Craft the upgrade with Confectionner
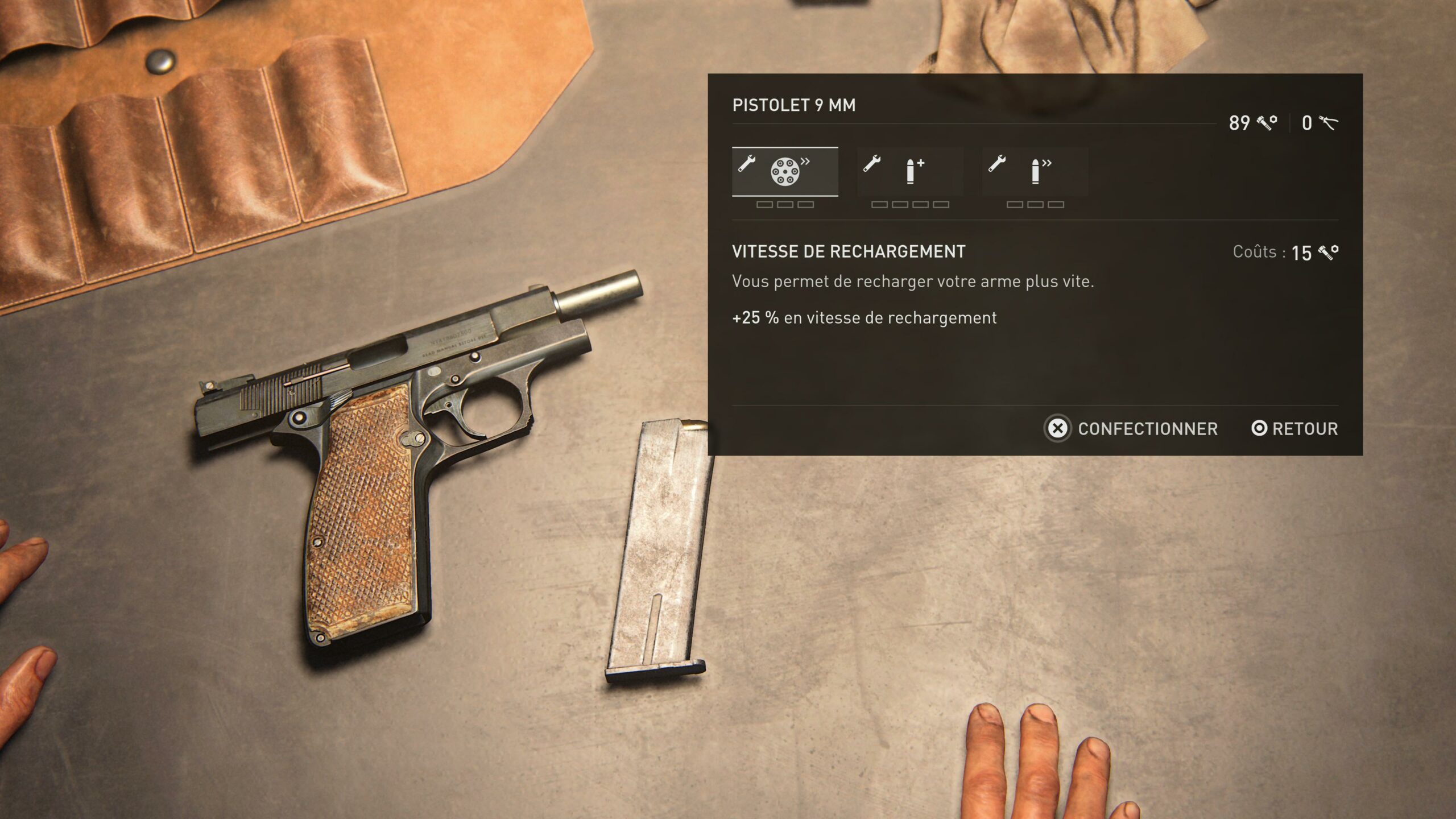Viewport: 1456px width, 819px height. [1131, 429]
